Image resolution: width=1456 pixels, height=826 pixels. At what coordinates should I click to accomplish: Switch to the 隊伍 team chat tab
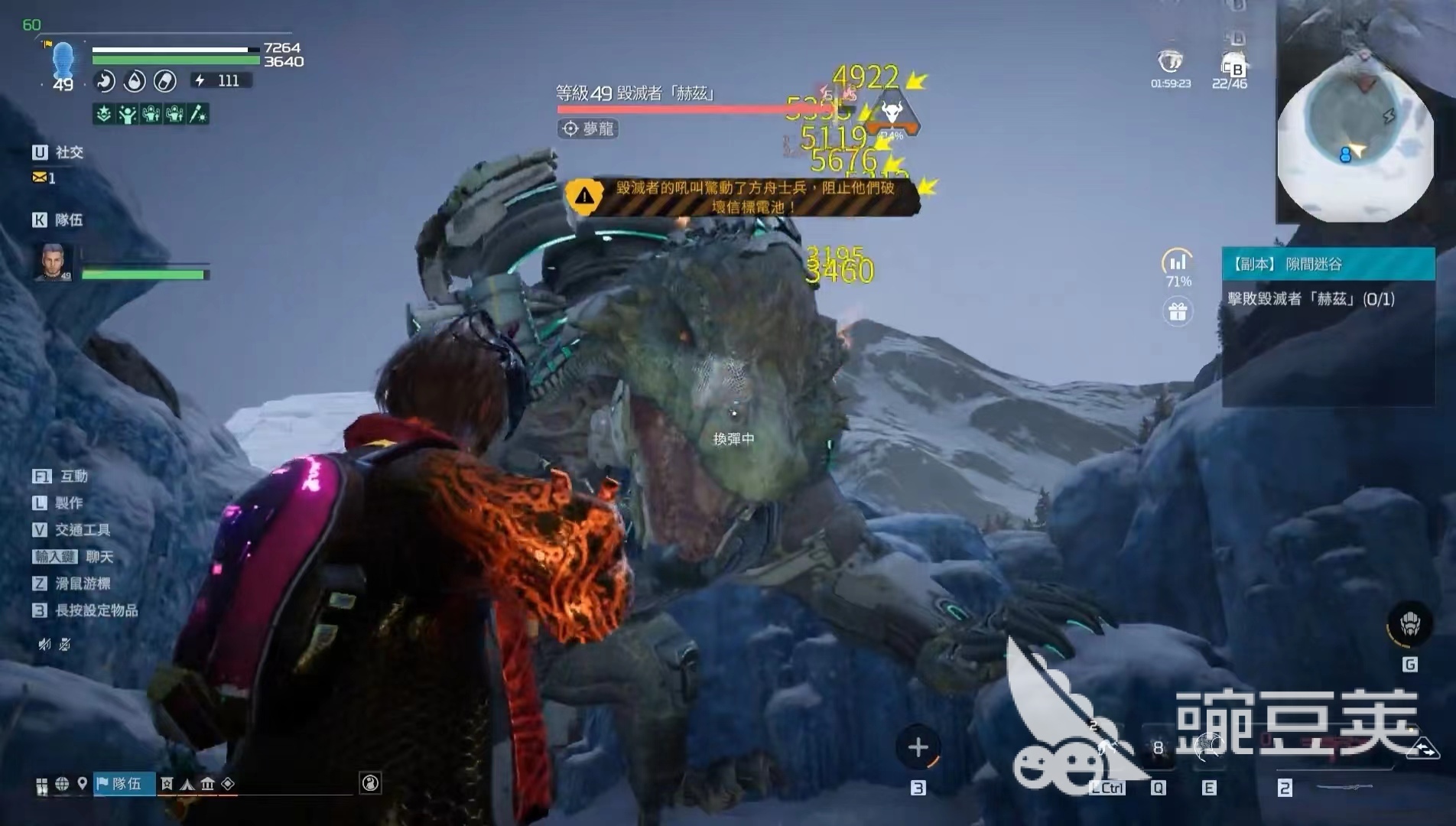125,783
